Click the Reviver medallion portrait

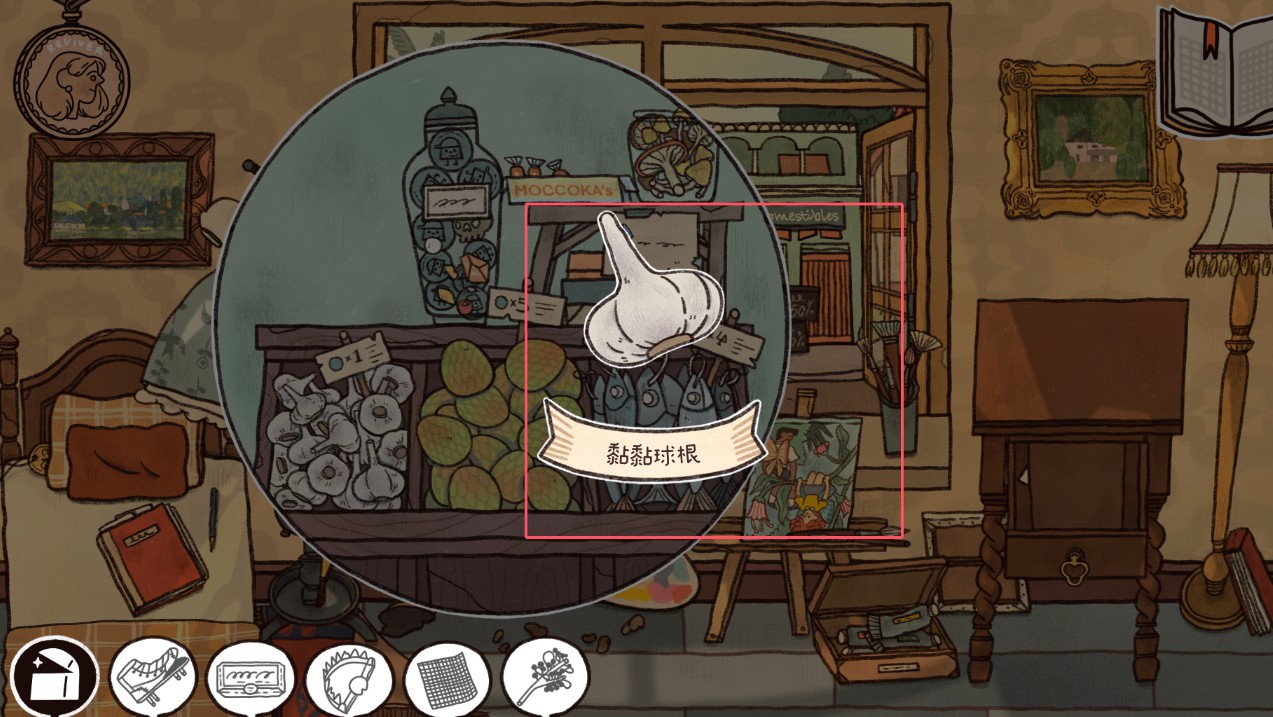pyautogui.click(x=71, y=78)
